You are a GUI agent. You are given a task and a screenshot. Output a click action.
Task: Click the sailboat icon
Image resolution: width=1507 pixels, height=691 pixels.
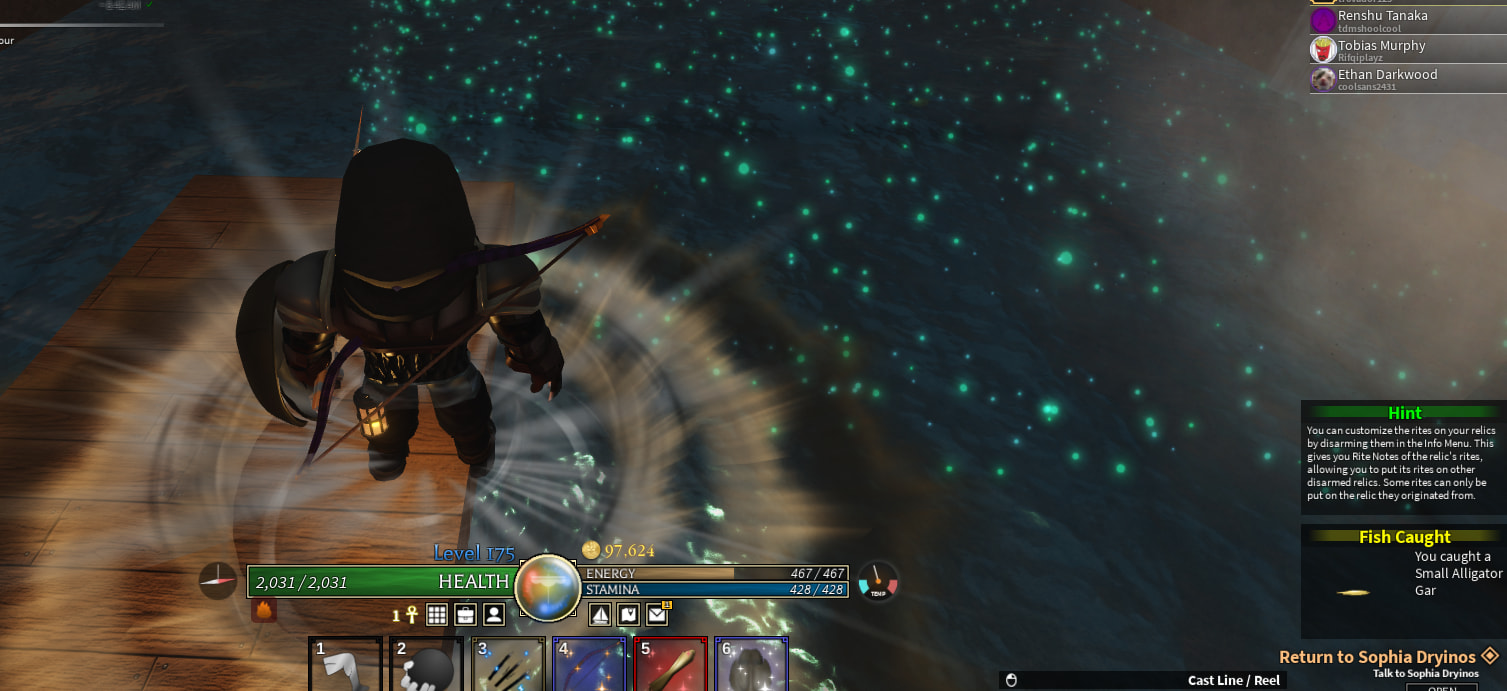point(599,614)
